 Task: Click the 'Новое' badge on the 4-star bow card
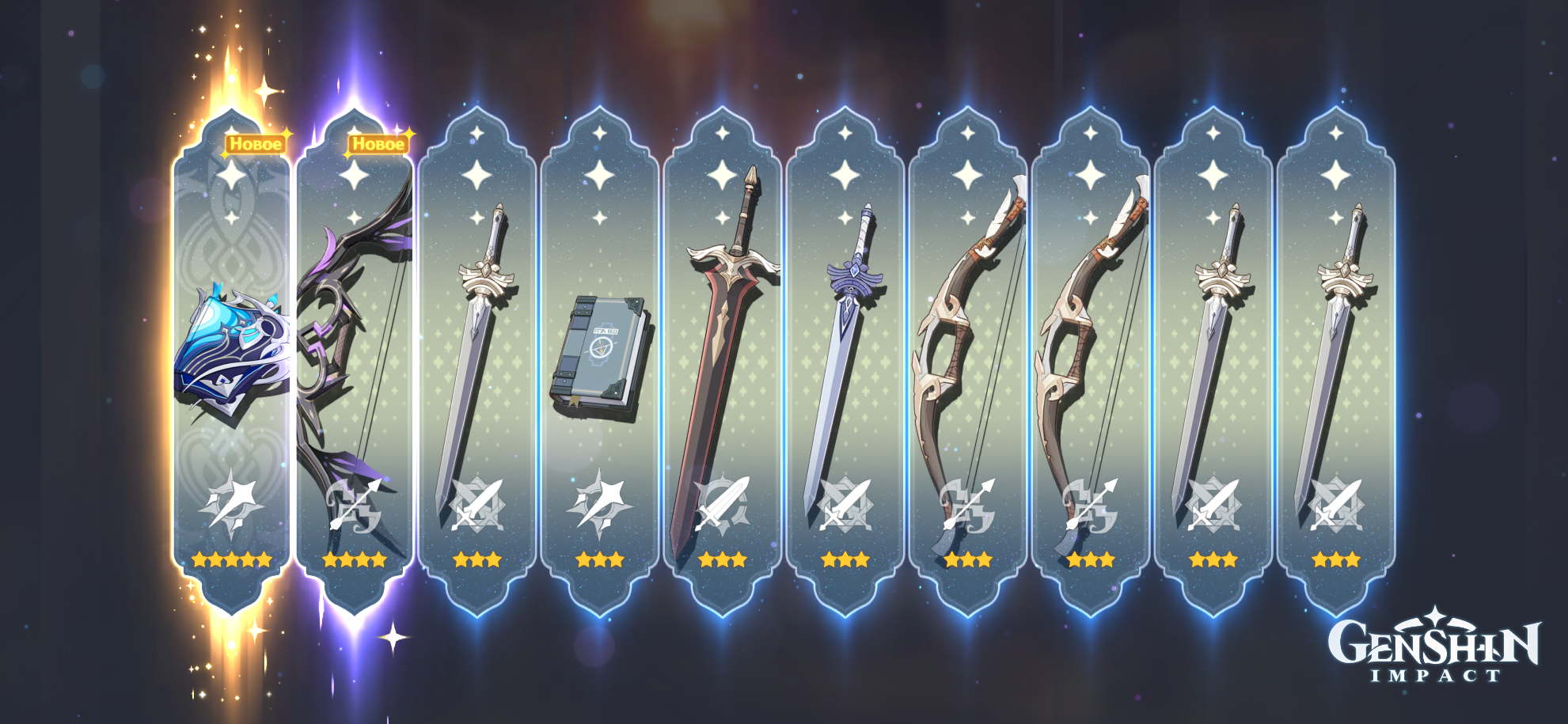[x=379, y=145]
